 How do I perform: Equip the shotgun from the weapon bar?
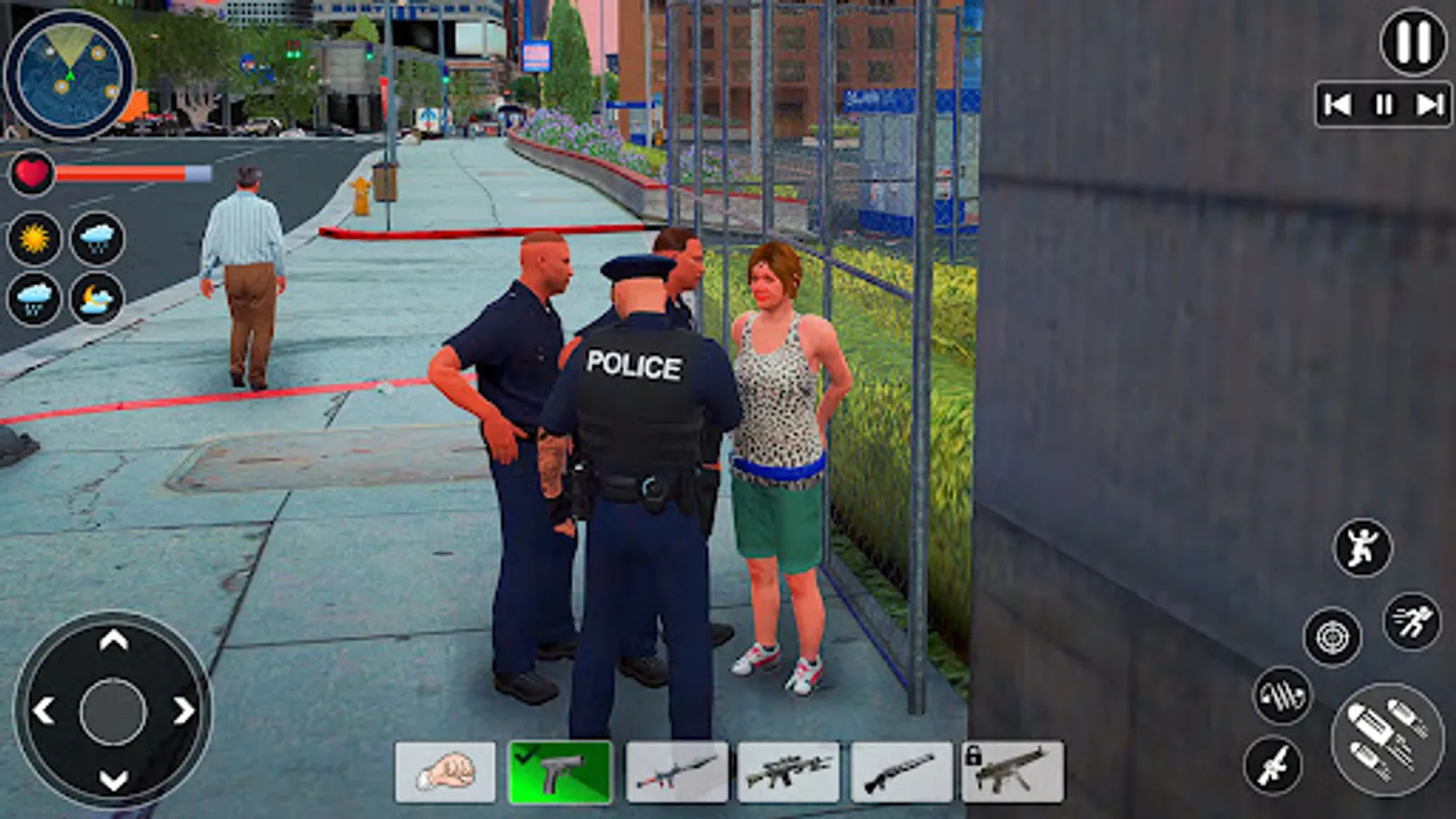pos(903,770)
